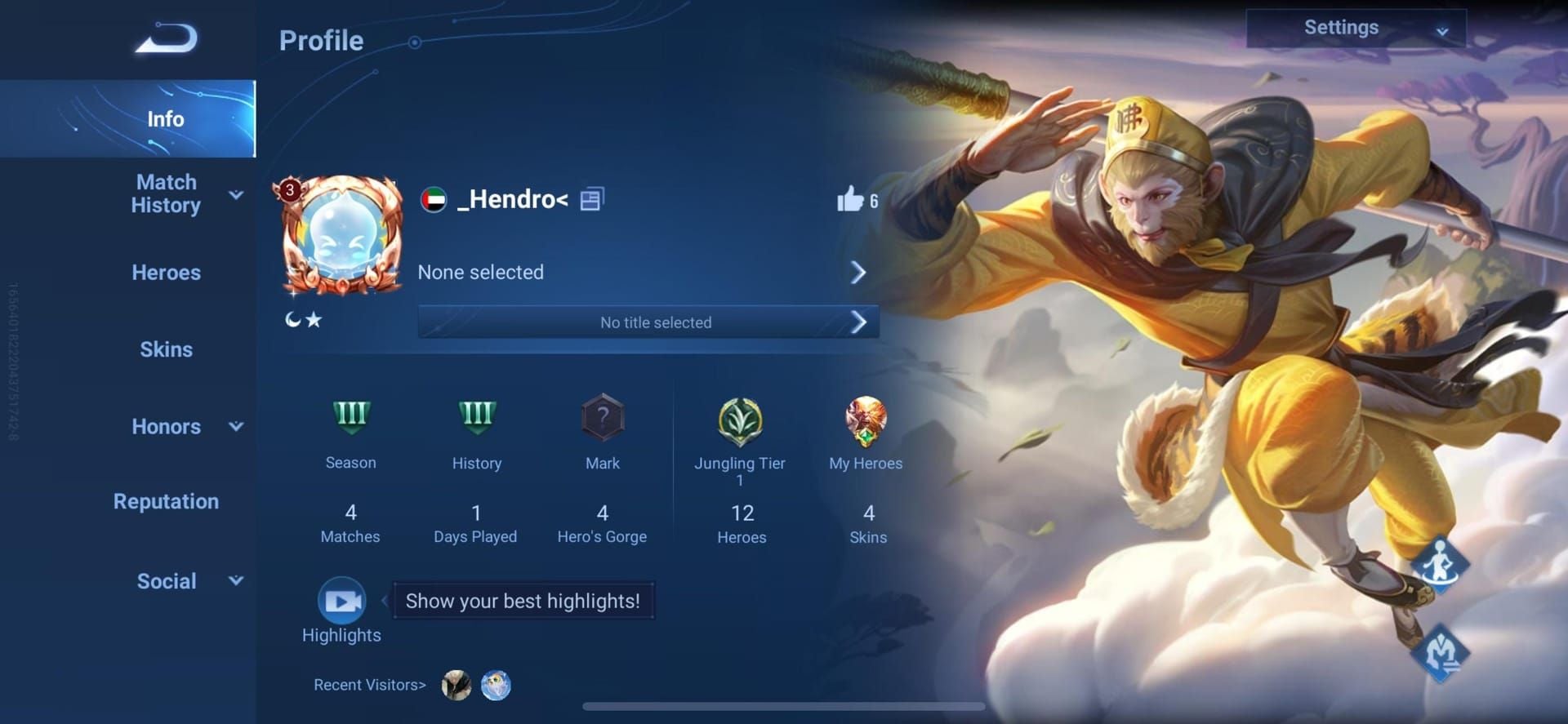Open Recent Visitors list

tap(369, 685)
